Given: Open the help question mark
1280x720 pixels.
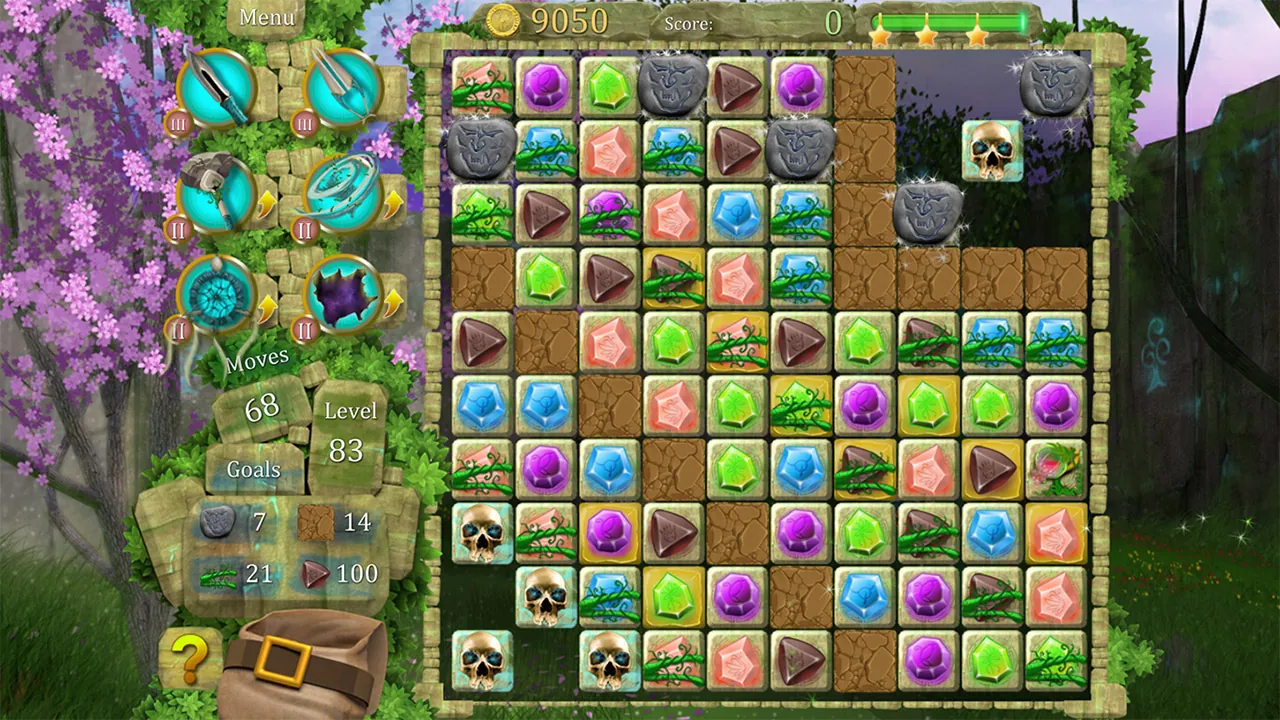Looking at the screenshot, I should [x=188, y=655].
